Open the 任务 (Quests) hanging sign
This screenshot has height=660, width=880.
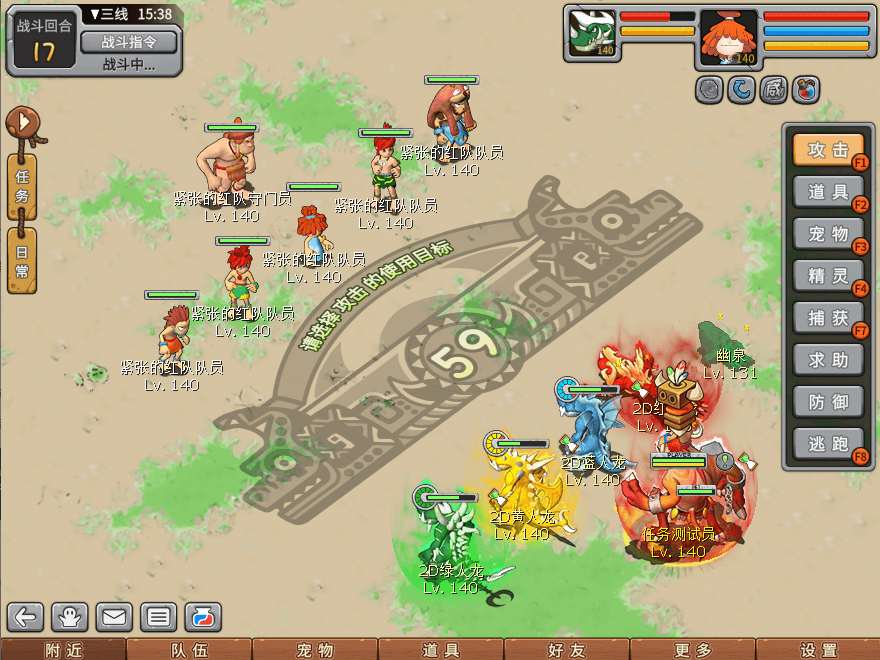[22, 185]
